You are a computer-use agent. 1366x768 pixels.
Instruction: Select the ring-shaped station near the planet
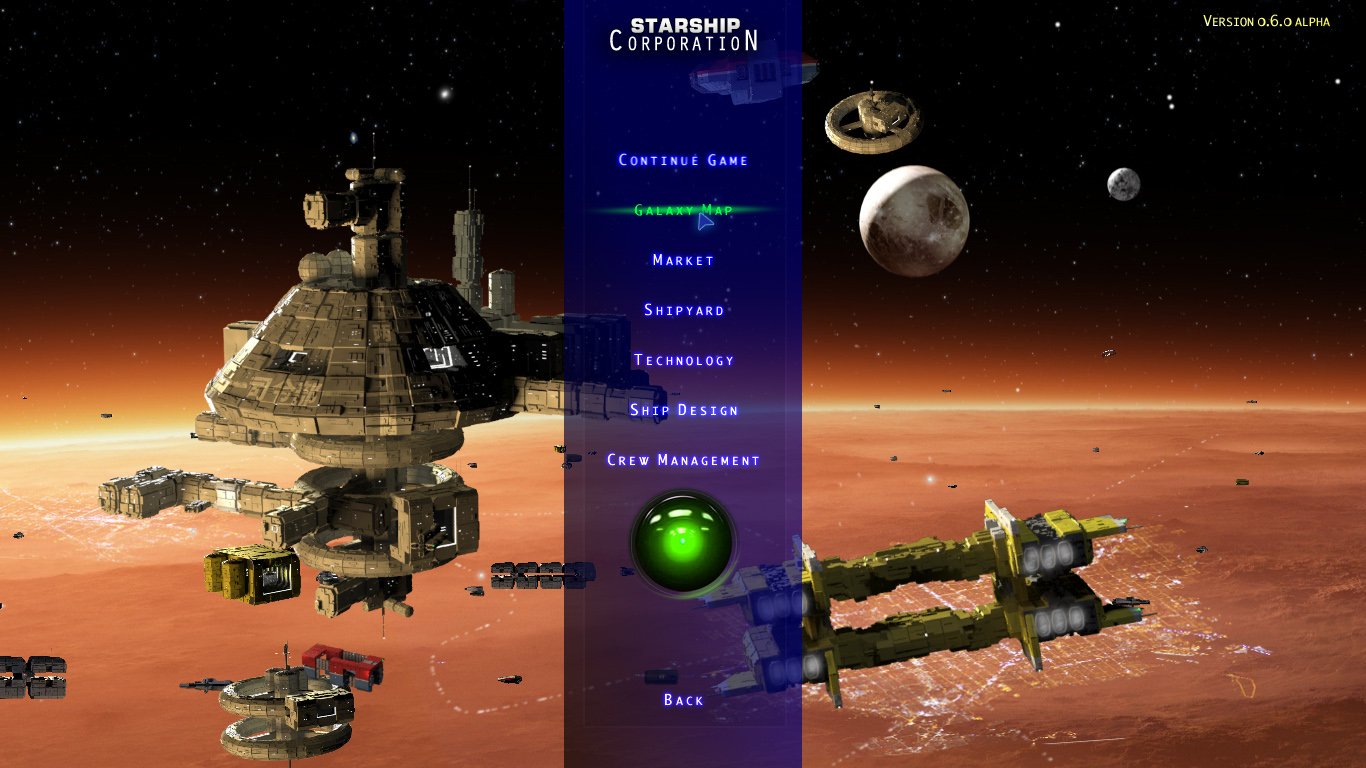pyautogui.click(x=871, y=119)
